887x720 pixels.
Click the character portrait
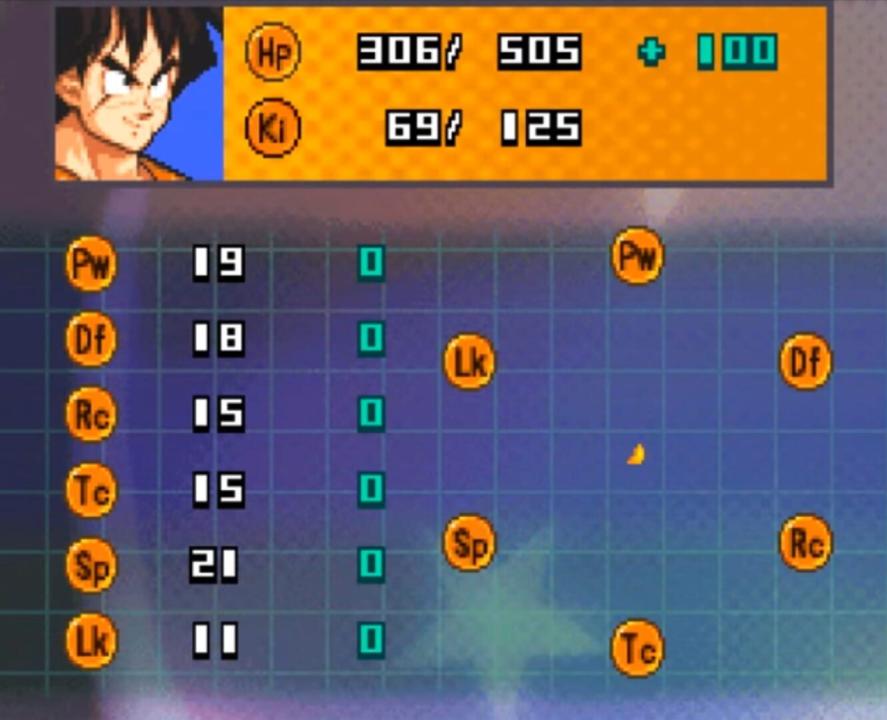click(139, 94)
